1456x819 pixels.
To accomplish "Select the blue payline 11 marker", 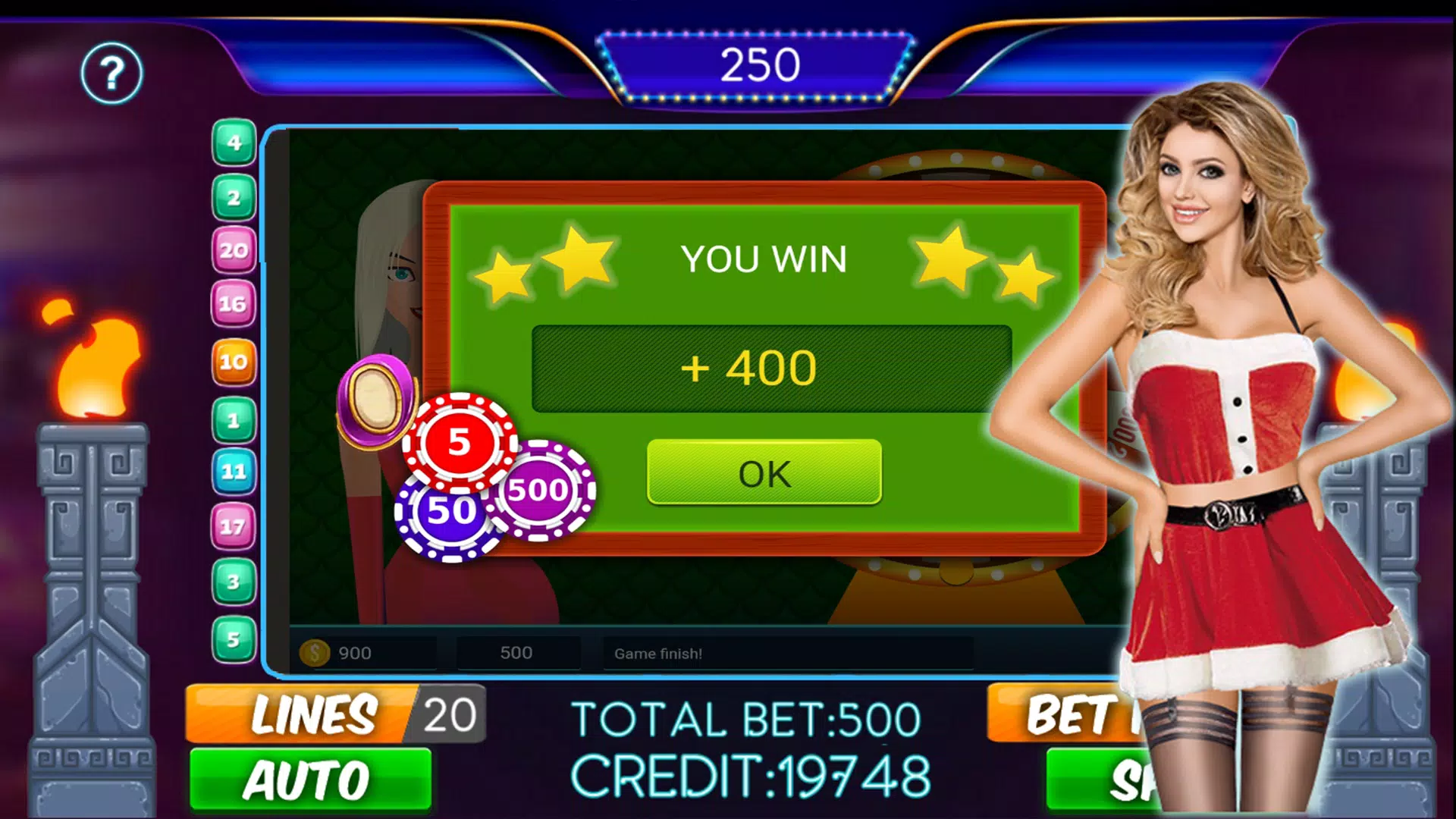I will 234,472.
